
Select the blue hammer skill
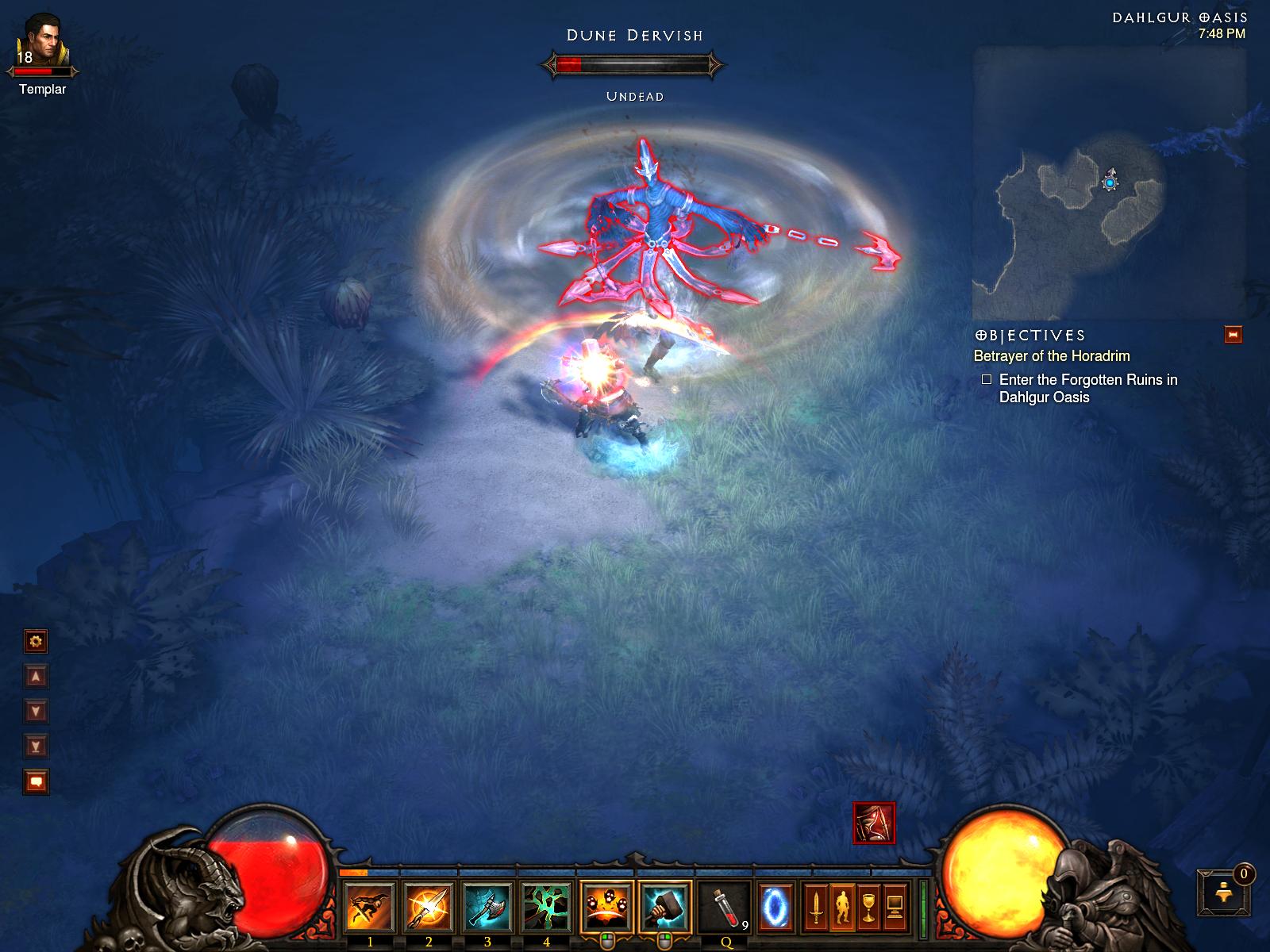665,907
